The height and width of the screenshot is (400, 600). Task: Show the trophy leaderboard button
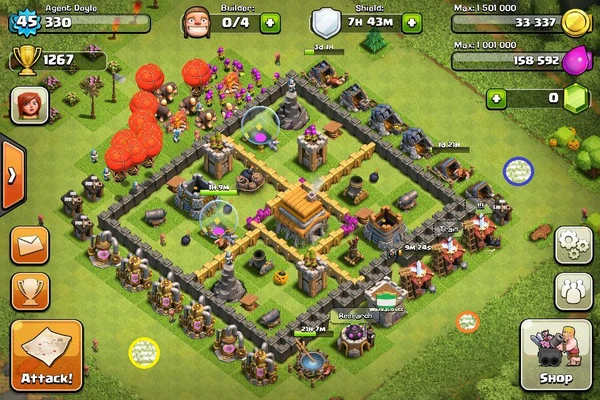(31, 290)
